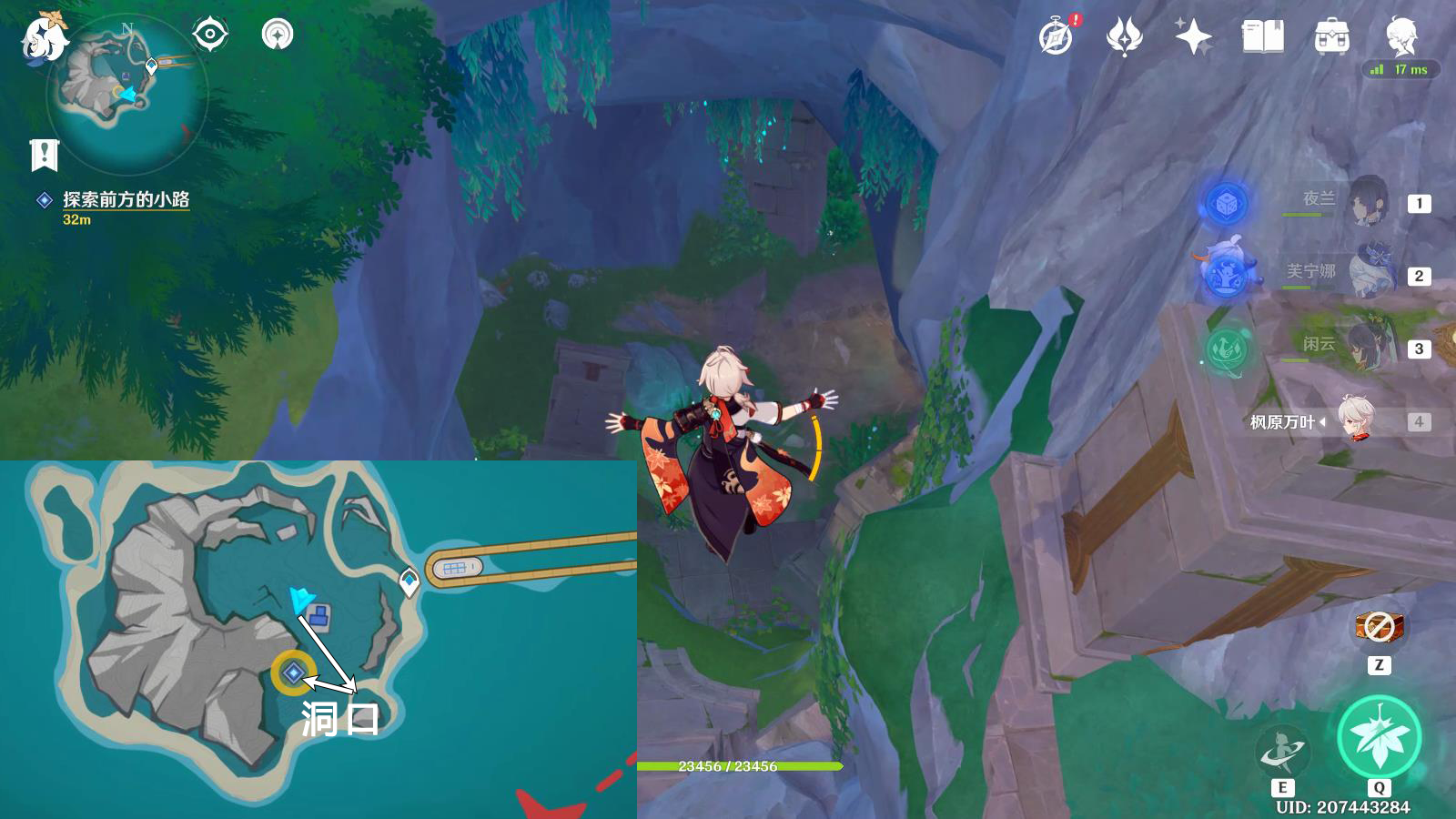
Task: Open the Paimon menu icon
Action: [44, 38]
